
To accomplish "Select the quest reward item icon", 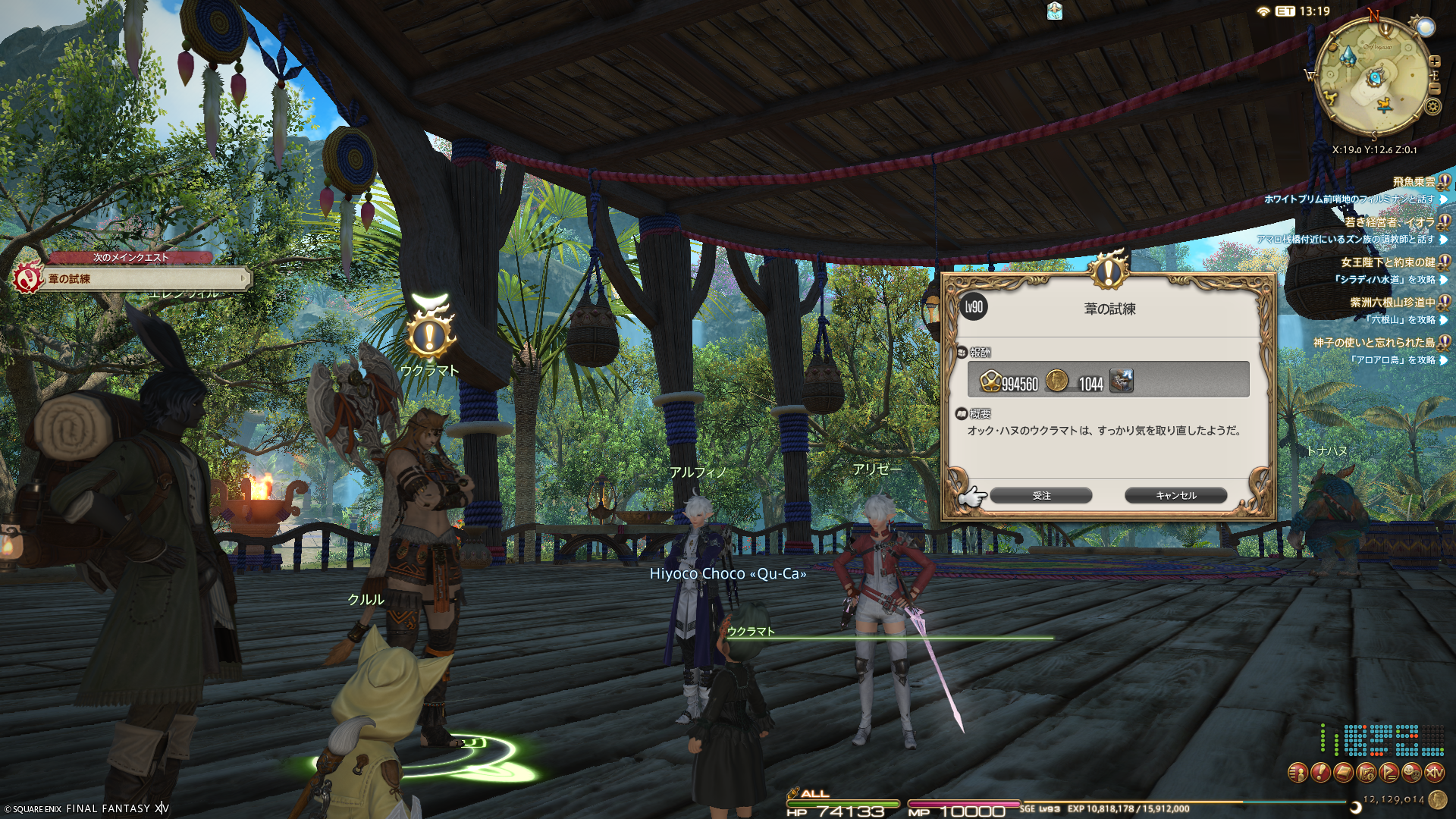I will (x=1121, y=380).
